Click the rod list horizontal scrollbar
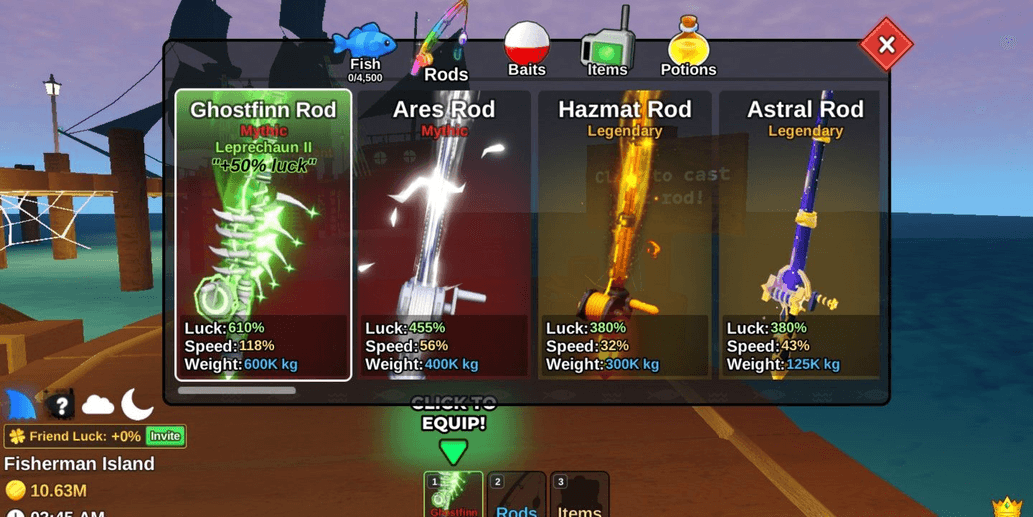Screen dimensions: 1033x517 (x=237, y=391)
